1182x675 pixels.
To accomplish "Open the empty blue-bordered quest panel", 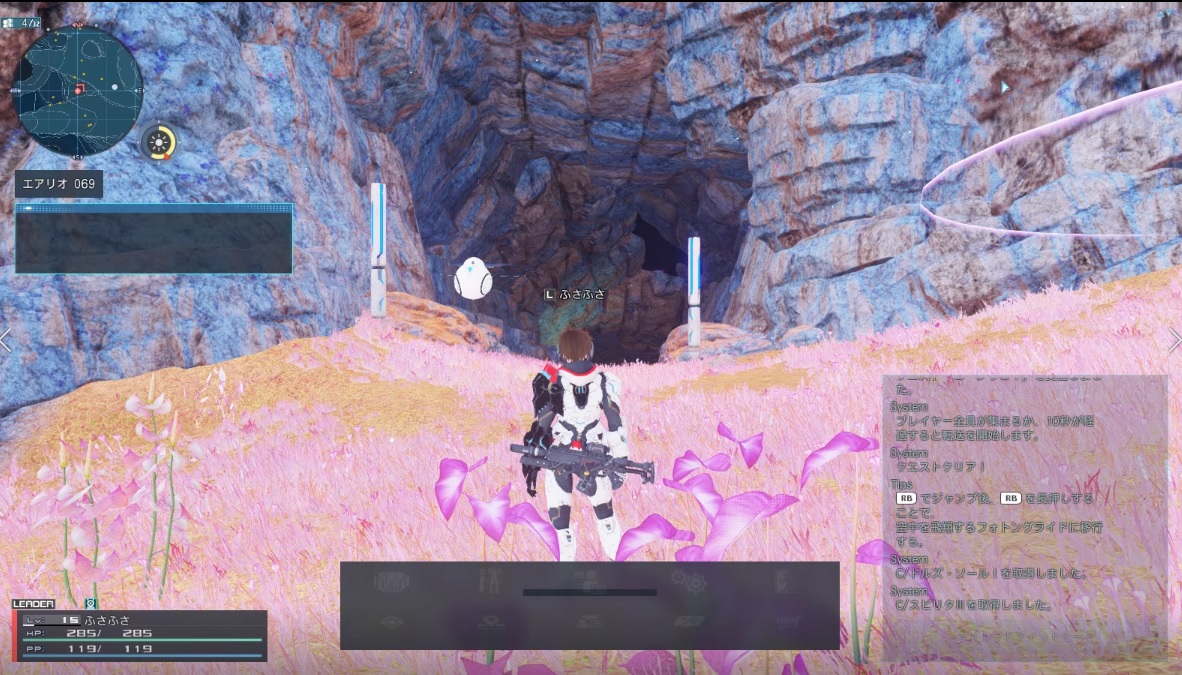I will coord(153,239).
